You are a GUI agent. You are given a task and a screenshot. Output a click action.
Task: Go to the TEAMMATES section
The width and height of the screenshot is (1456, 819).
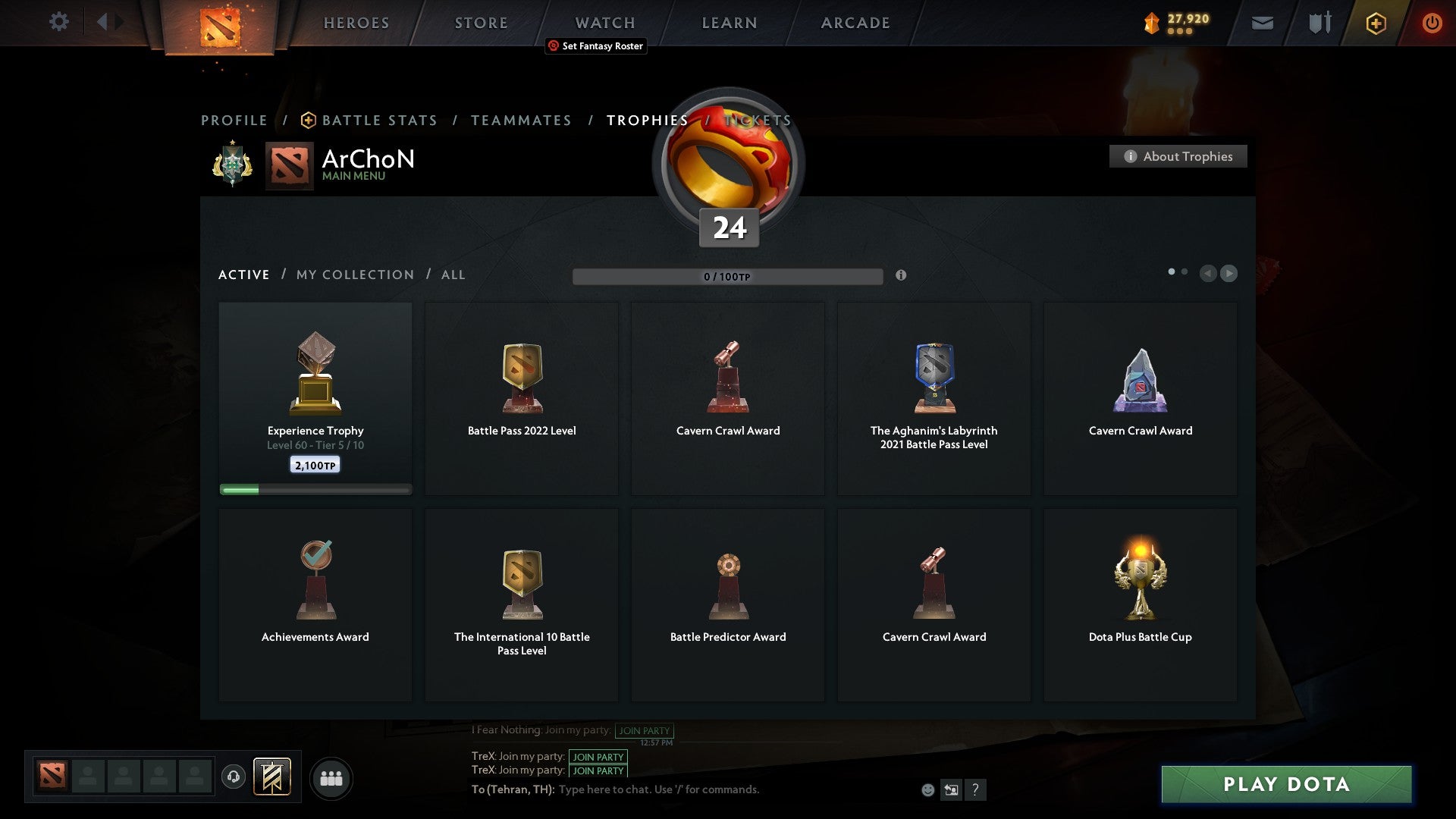(521, 120)
